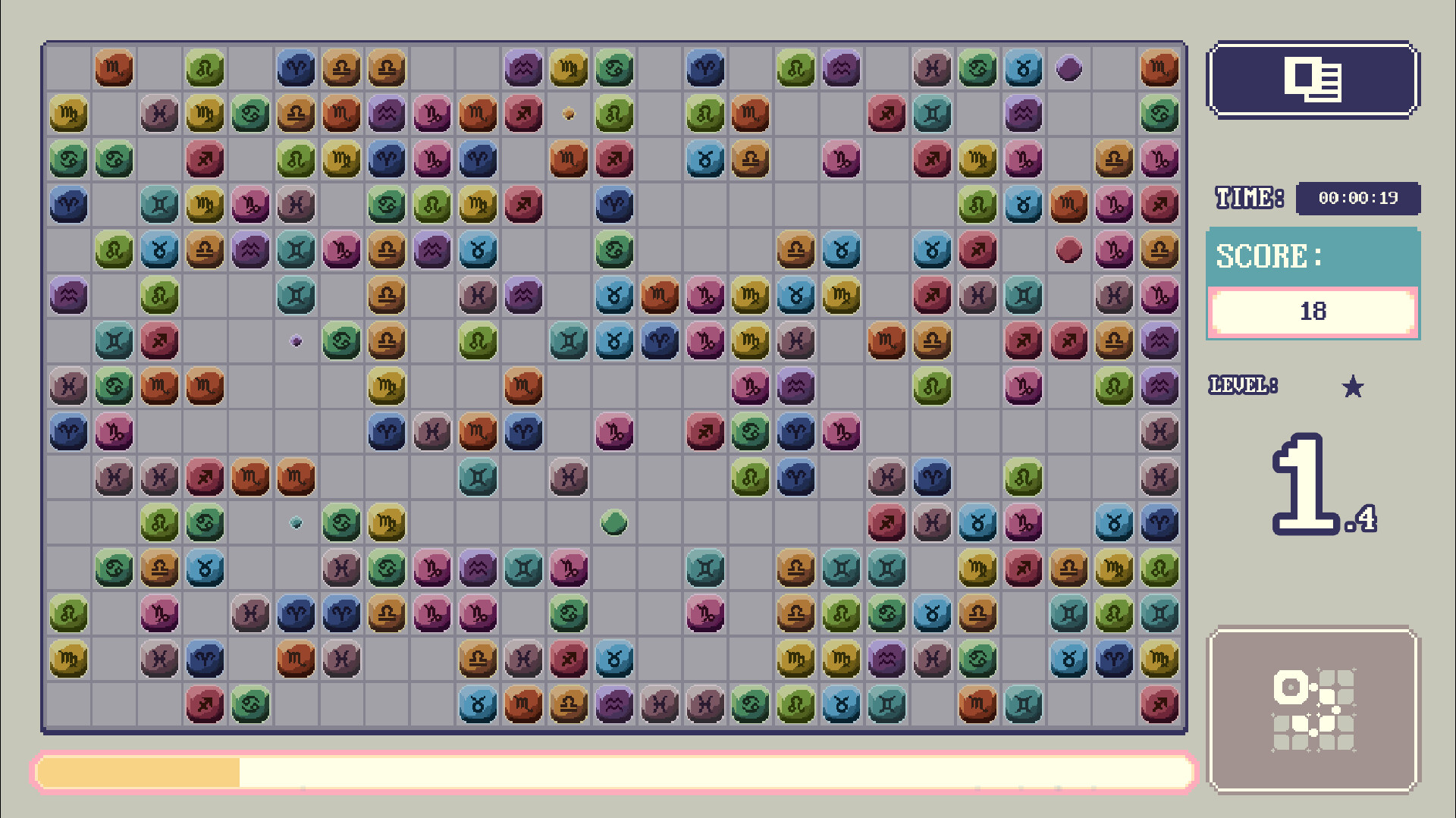Click the blue Aries tile near the top-left
The height and width of the screenshot is (818, 1456).
[x=296, y=68]
